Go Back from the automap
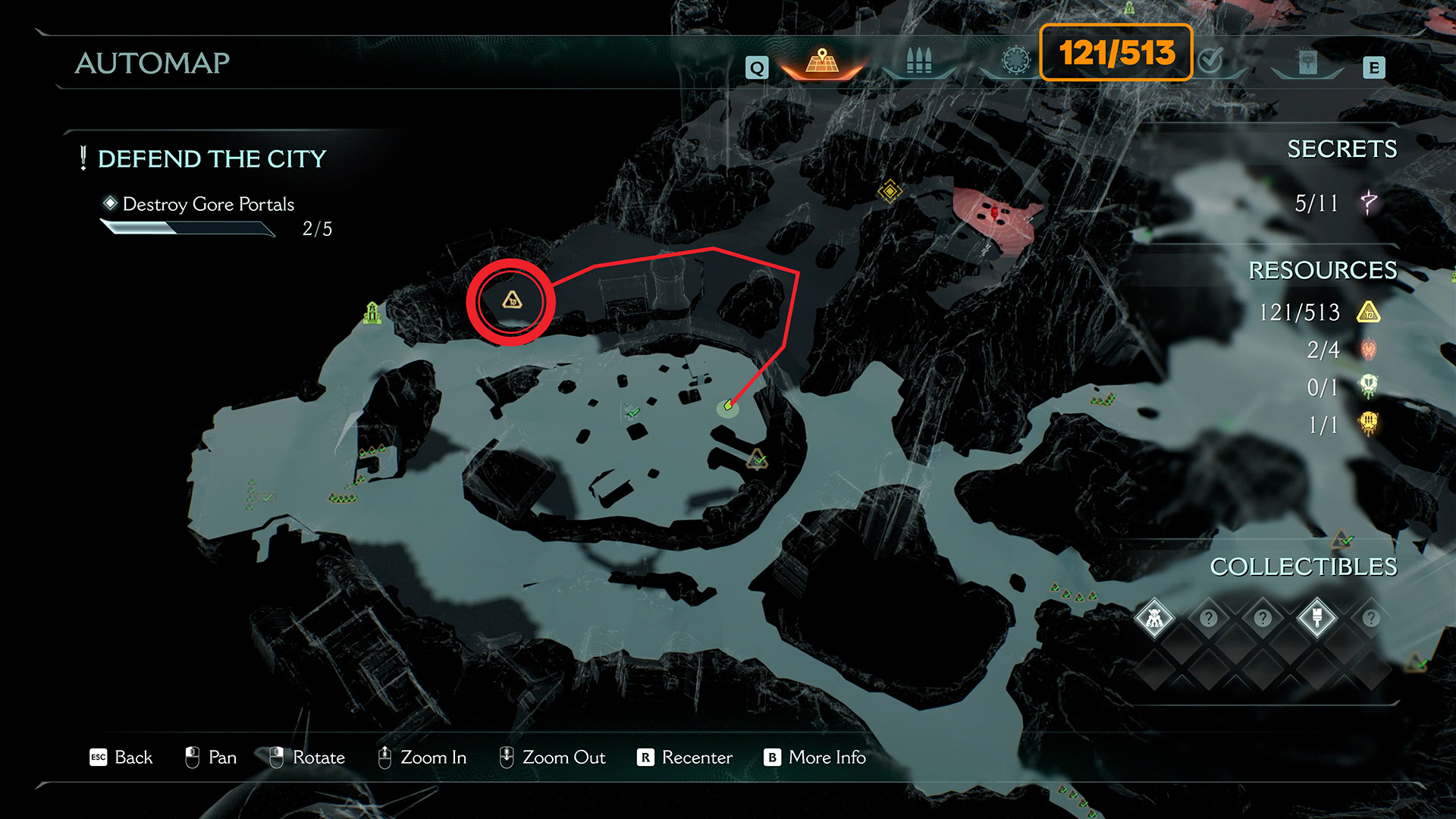The height and width of the screenshot is (819, 1456). coord(121,757)
